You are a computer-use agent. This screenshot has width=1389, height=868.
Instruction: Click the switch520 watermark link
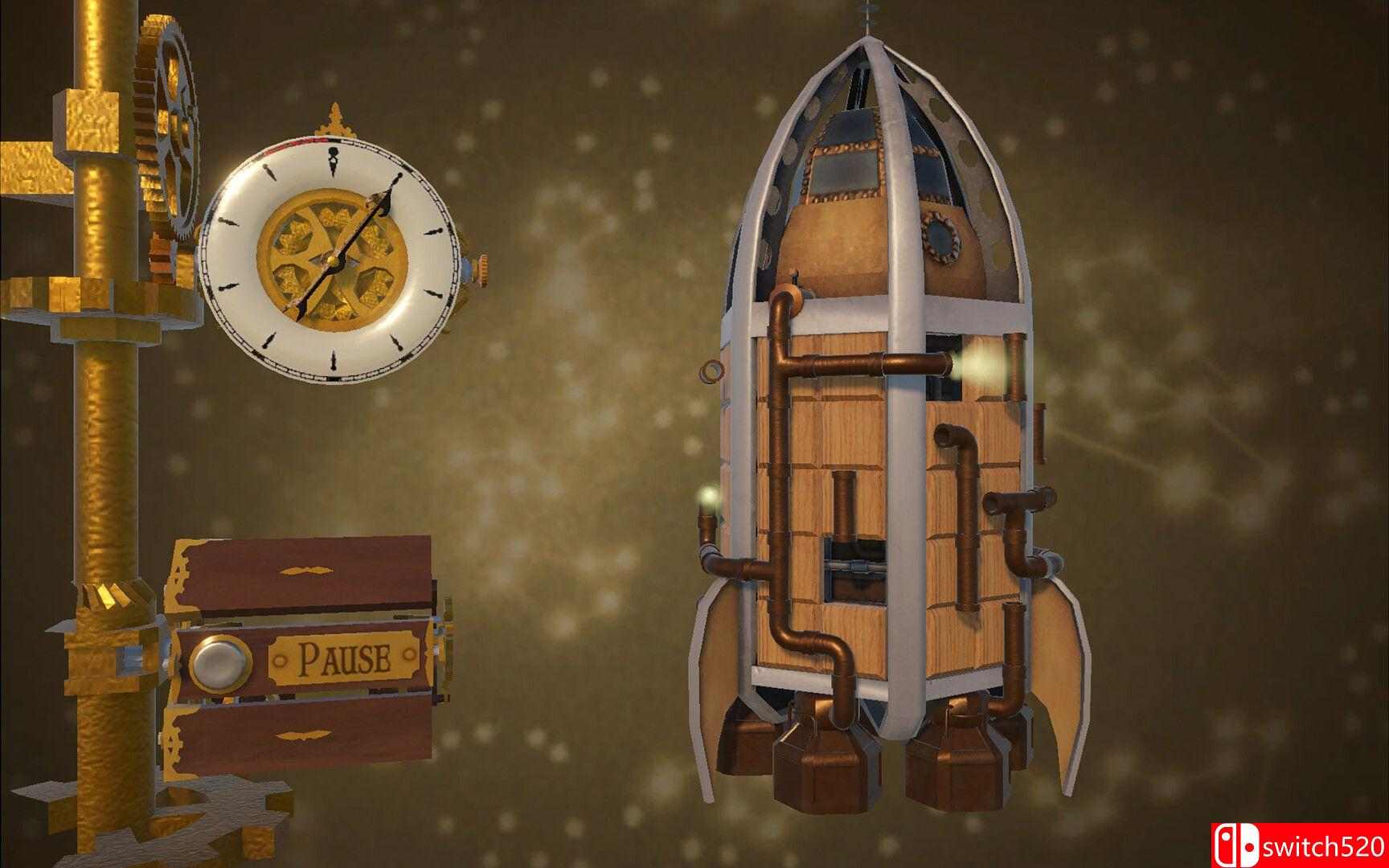tap(1318, 845)
